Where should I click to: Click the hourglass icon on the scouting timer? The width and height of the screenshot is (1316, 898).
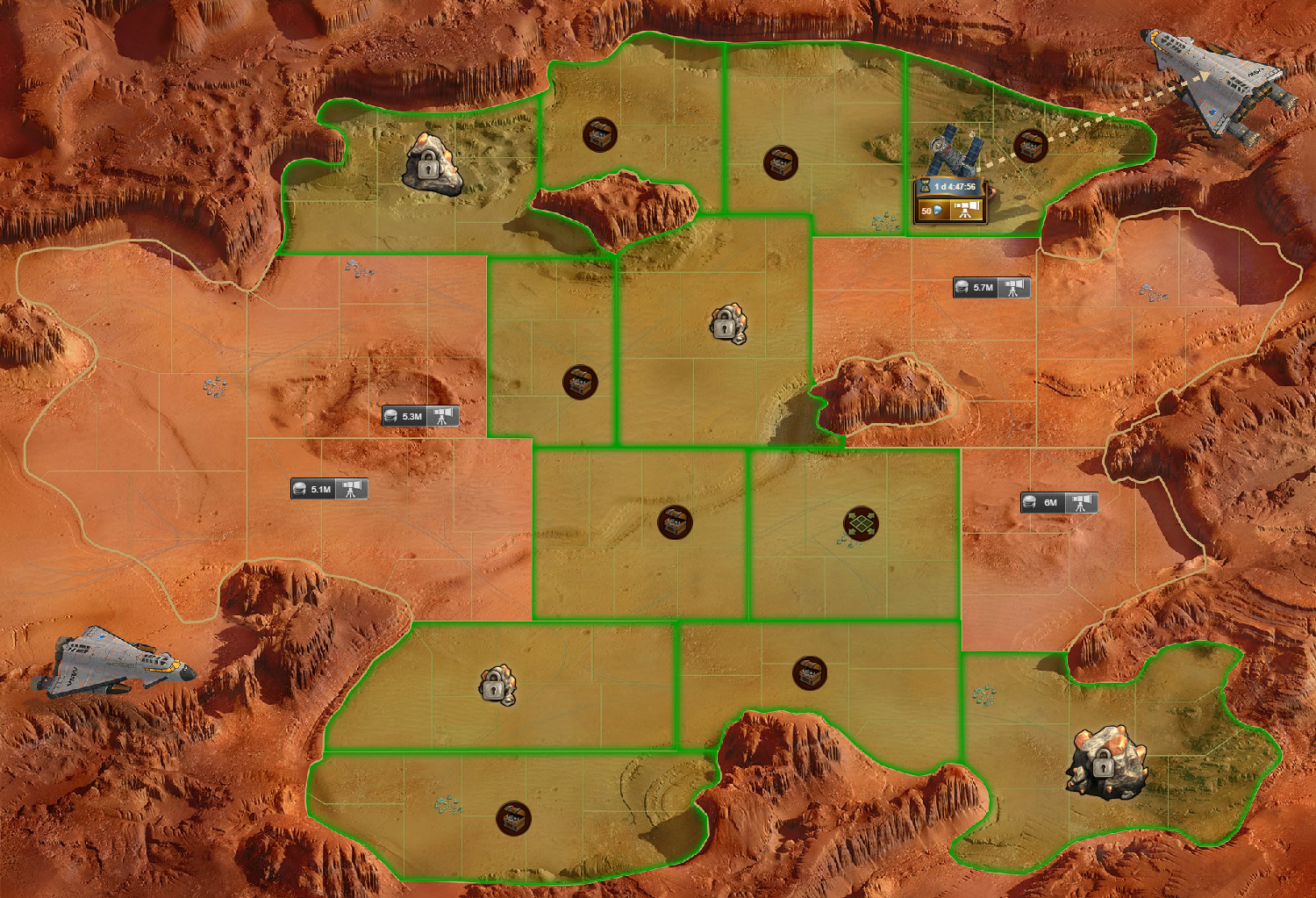tap(926, 185)
